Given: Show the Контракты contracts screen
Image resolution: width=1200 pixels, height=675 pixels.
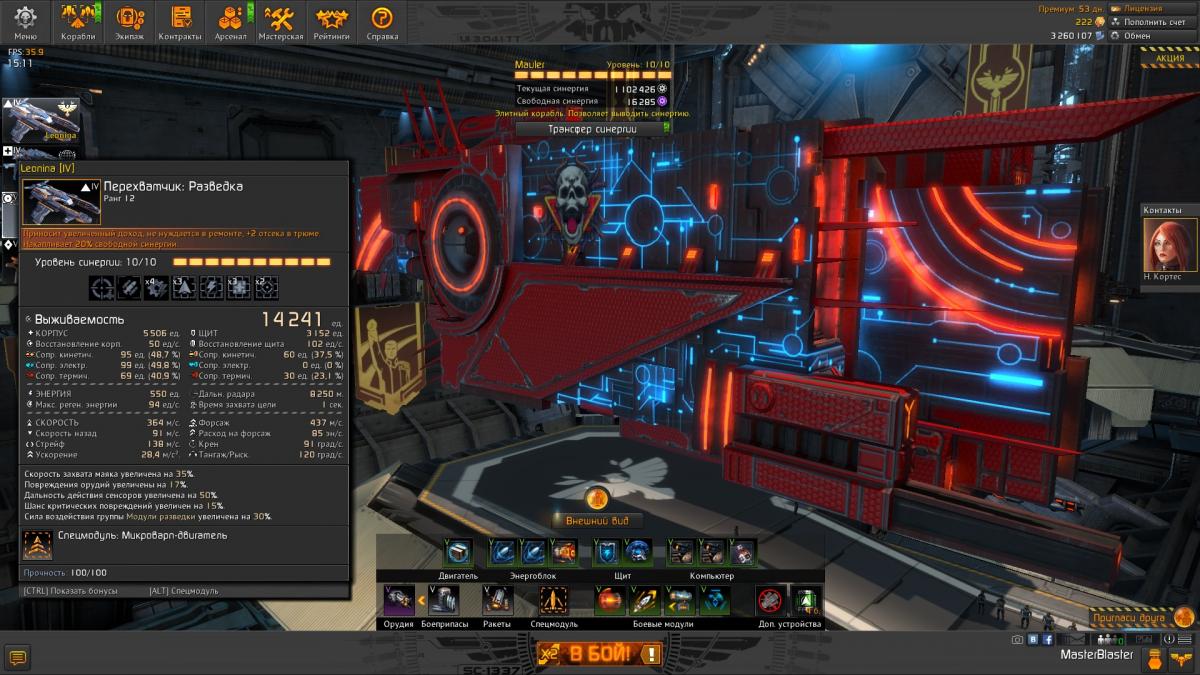Looking at the screenshot, I should click(x=180, y=22).
